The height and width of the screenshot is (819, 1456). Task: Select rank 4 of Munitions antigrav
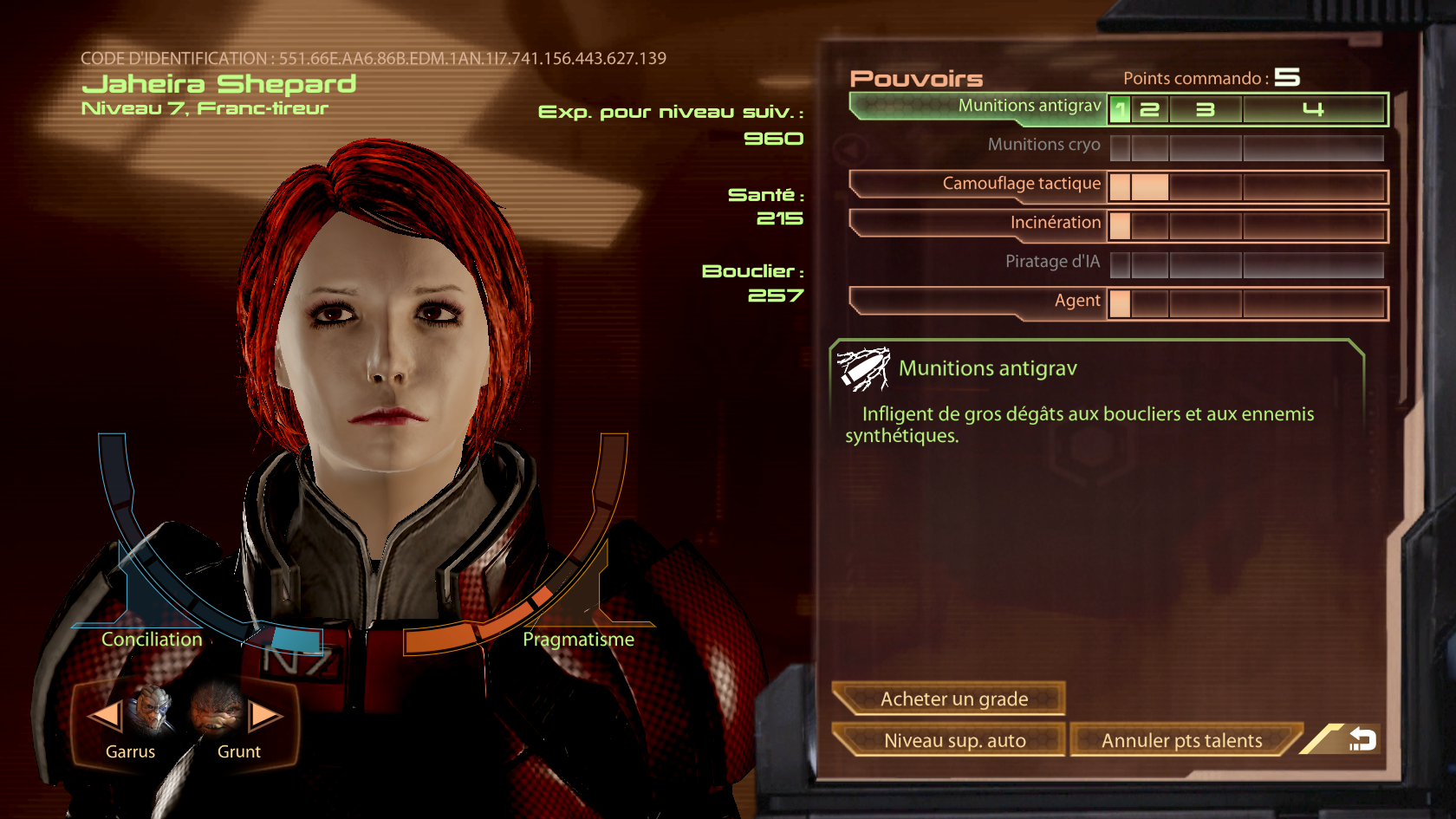(1312, 110)
